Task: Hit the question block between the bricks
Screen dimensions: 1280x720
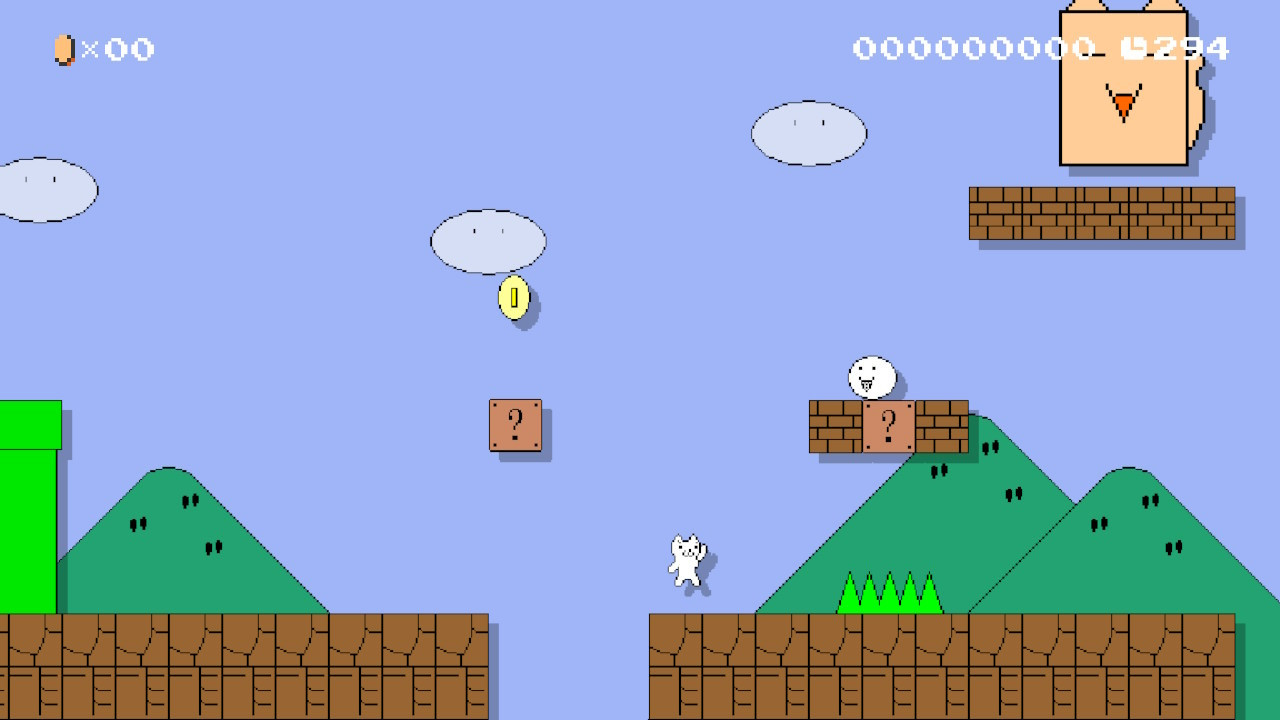Action: [x=888, y=427]
